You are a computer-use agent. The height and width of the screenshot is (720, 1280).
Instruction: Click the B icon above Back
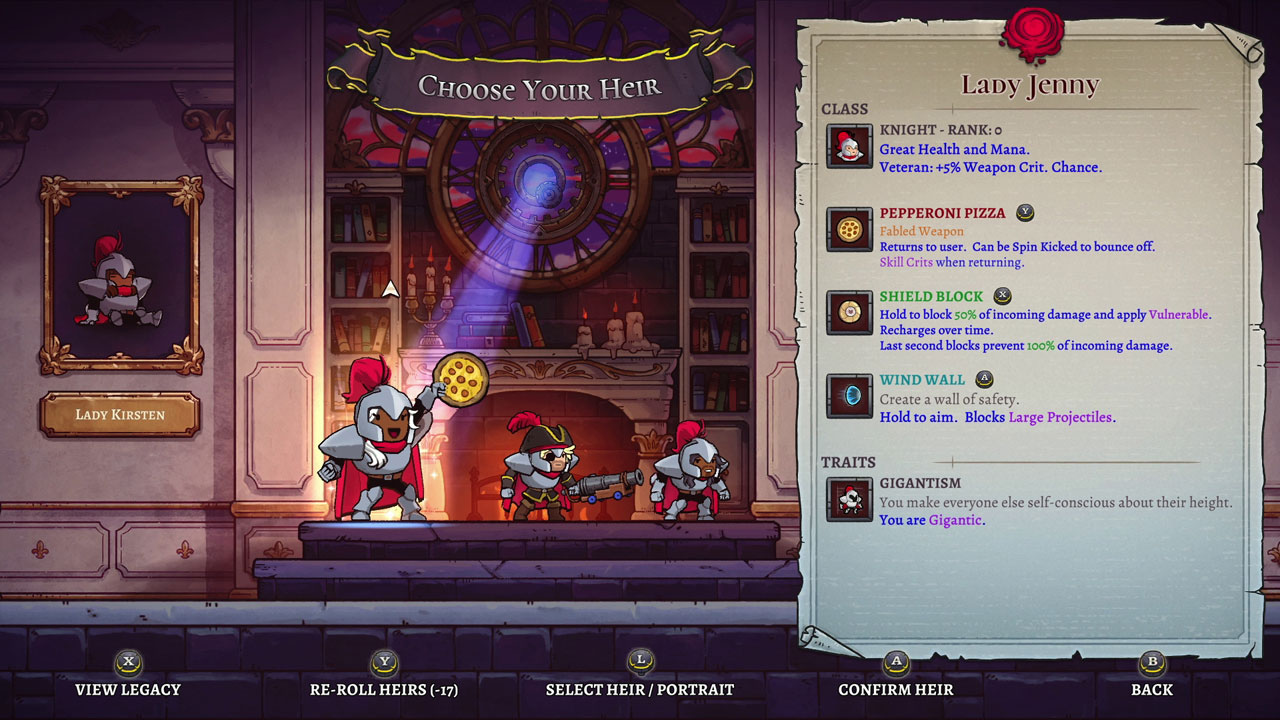[1150, 663]
